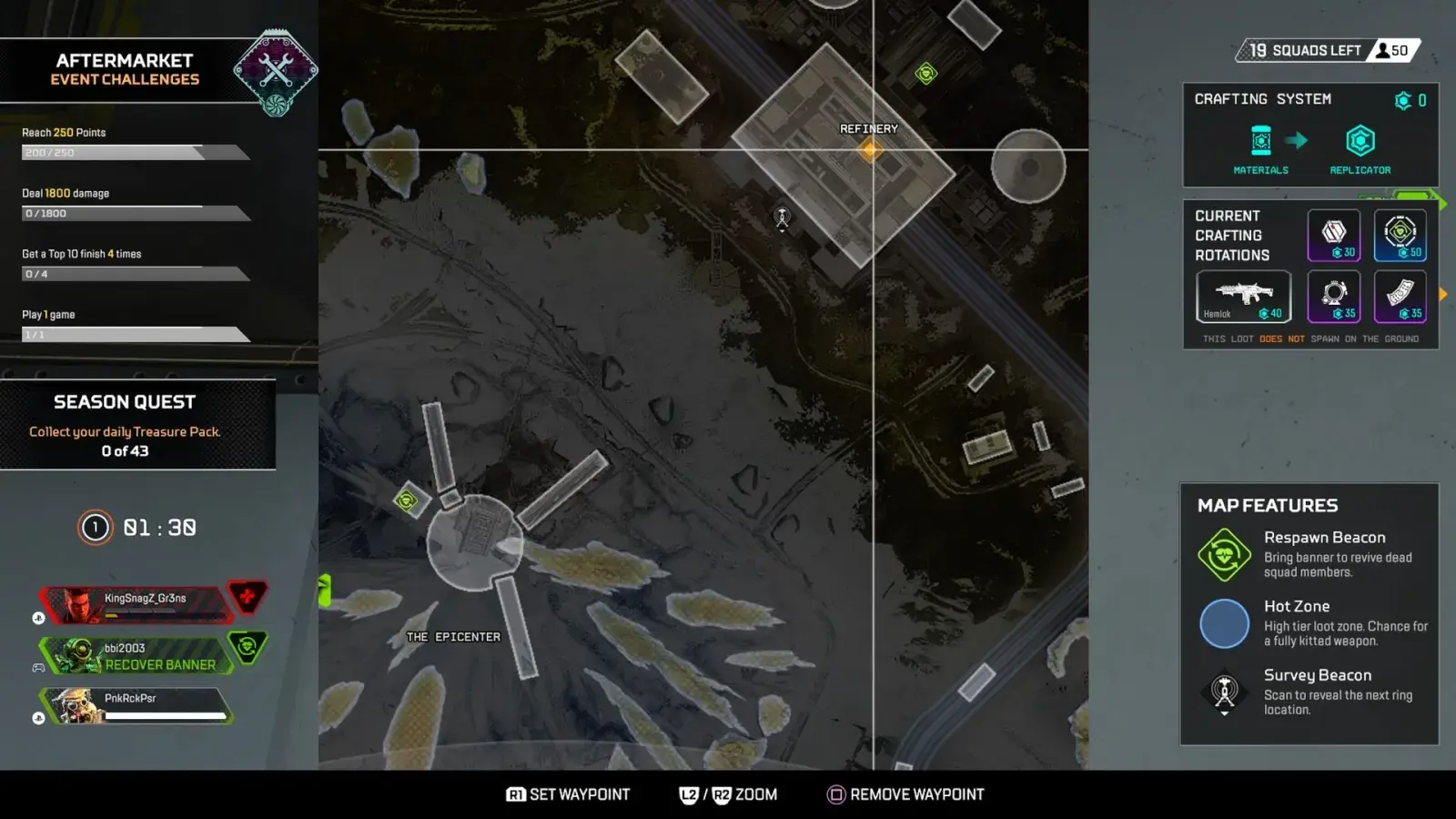The width and height of the screenshot is (1456, 819).
Task: Click the Materials canister icon
Action: tap(1260, 142)
